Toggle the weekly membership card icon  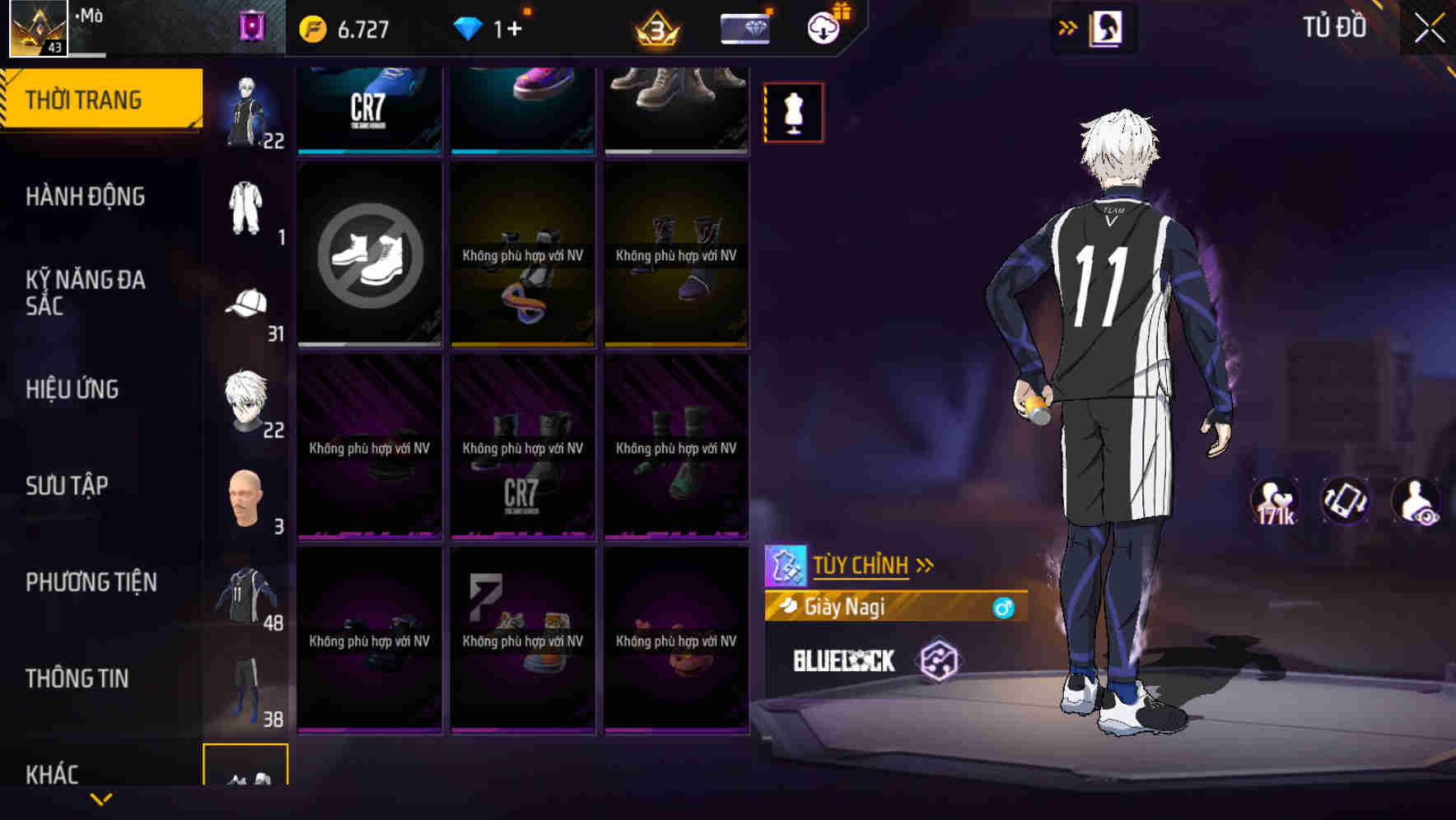[x=744, y=27]
